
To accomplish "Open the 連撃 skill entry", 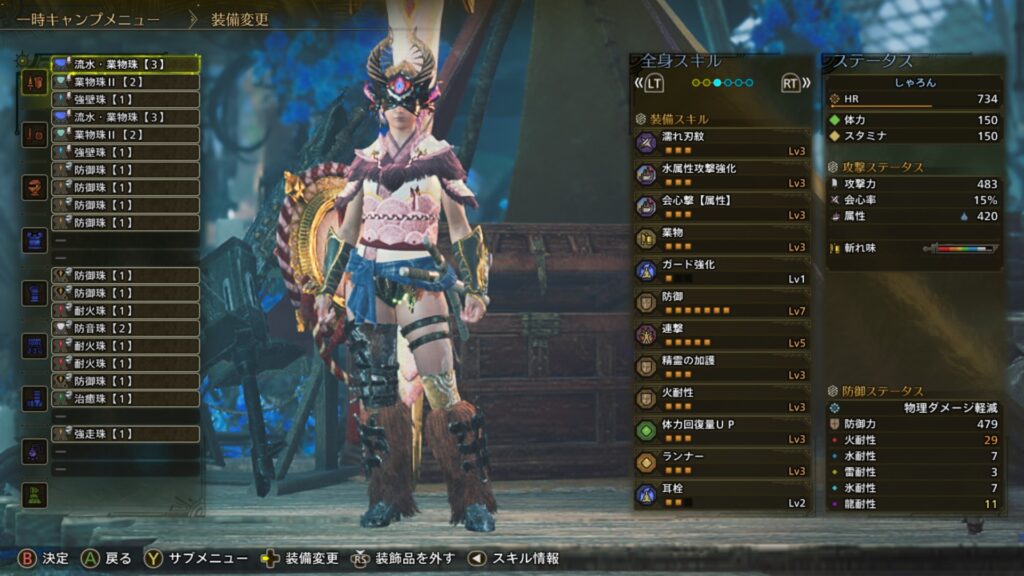I will click(x=721, y=335).
